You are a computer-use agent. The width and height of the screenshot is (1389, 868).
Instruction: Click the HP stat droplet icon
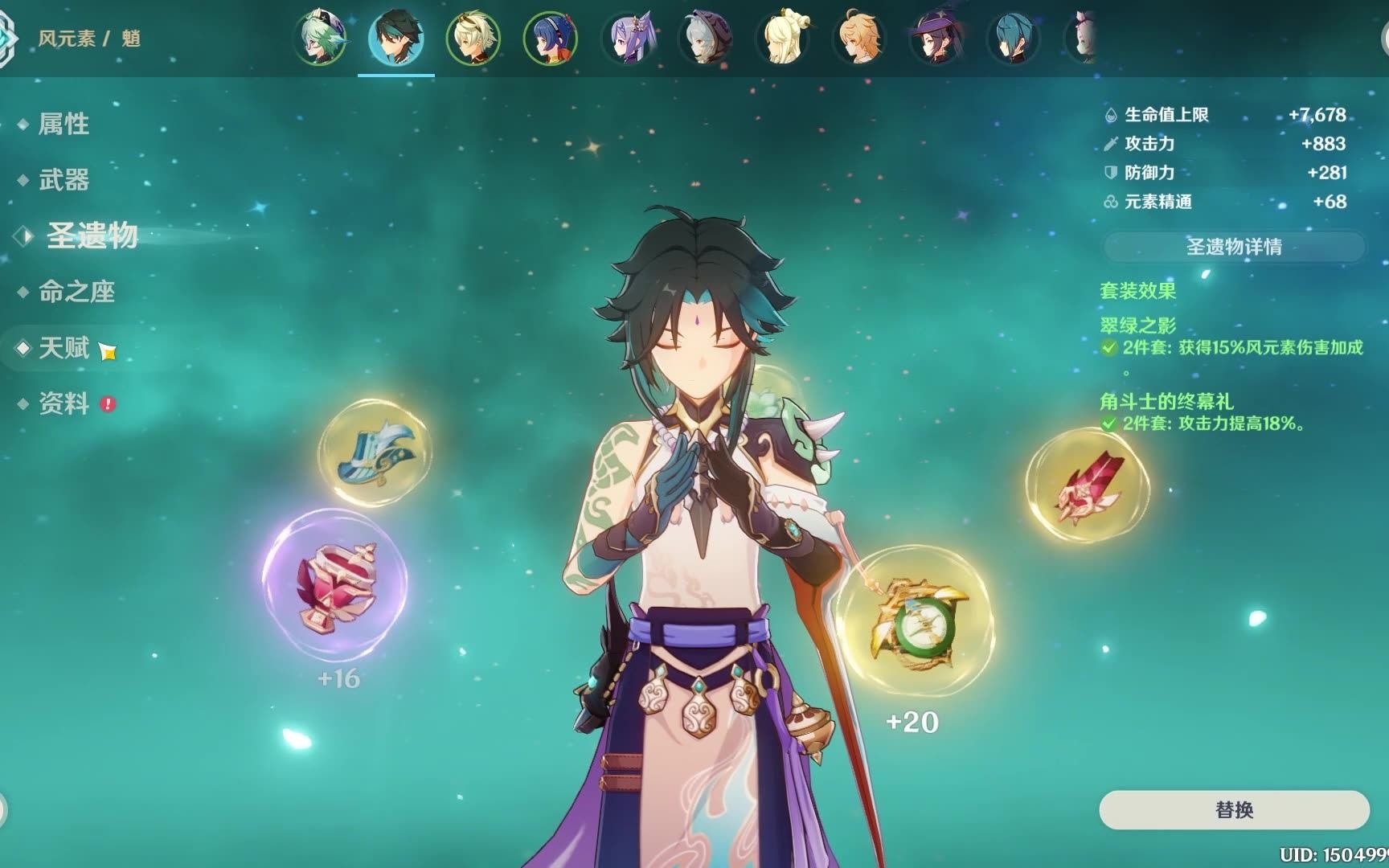point(1112,116)
